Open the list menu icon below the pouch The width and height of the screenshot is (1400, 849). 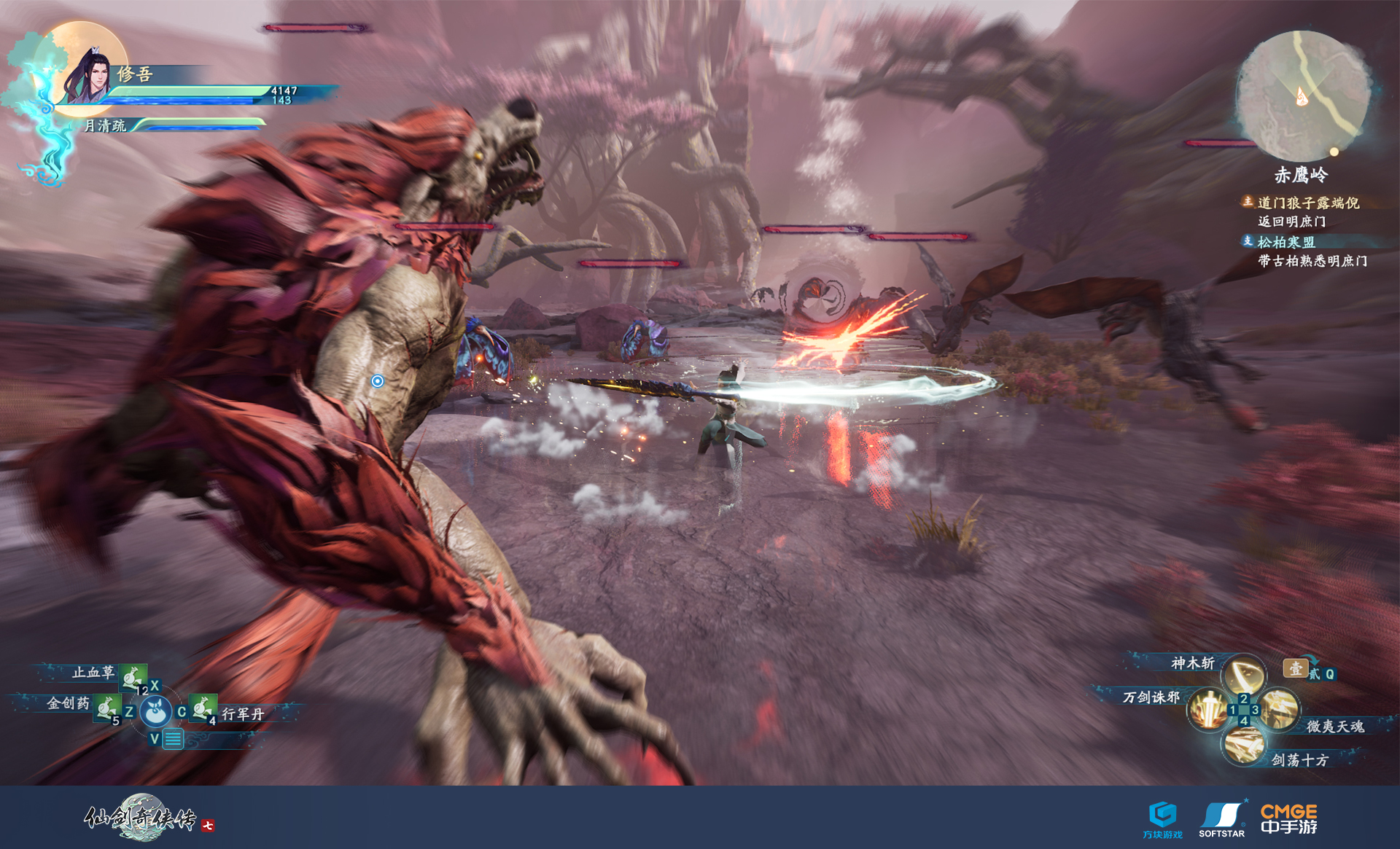pyautogui.click(x=173, y=740)
